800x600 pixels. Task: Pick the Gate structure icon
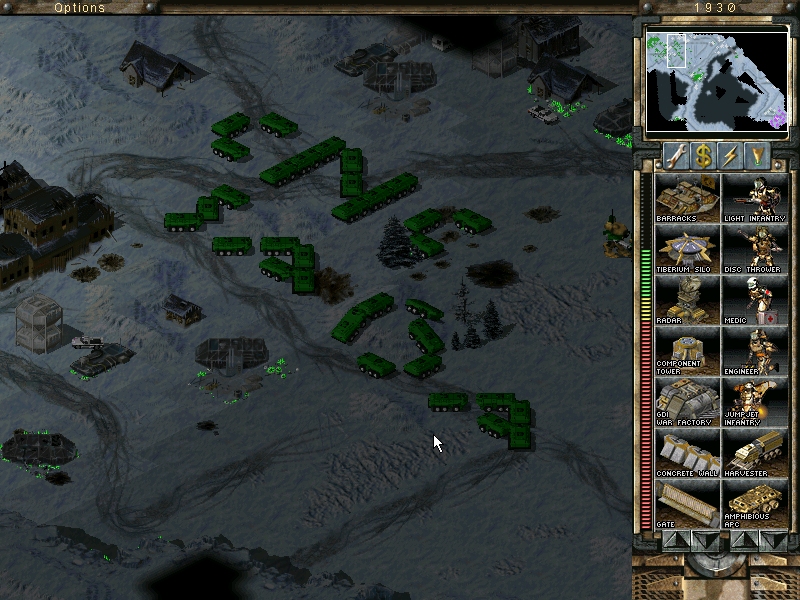[x=686, y=504]
